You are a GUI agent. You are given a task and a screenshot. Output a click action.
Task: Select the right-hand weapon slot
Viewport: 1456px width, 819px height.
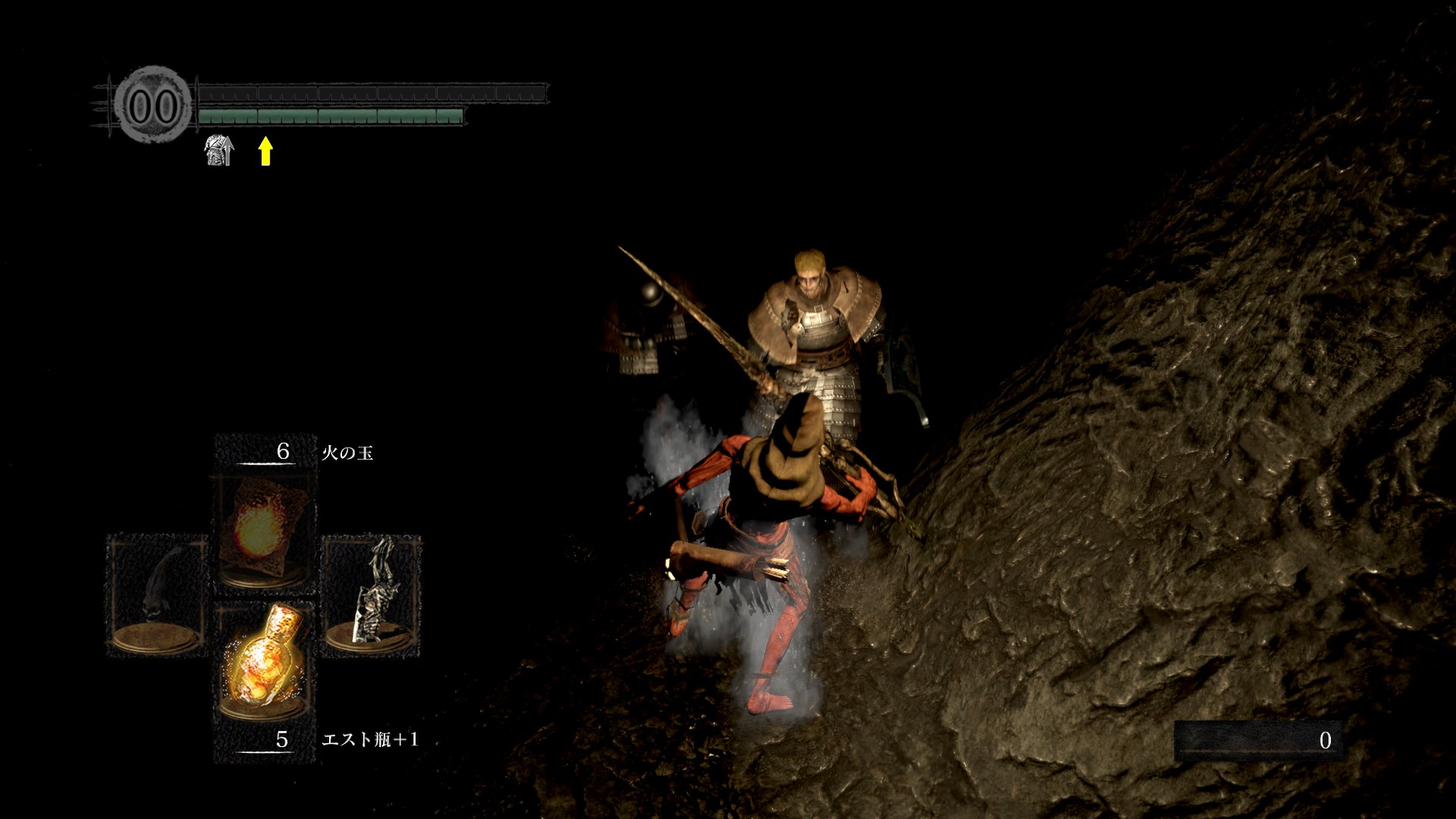371,594
